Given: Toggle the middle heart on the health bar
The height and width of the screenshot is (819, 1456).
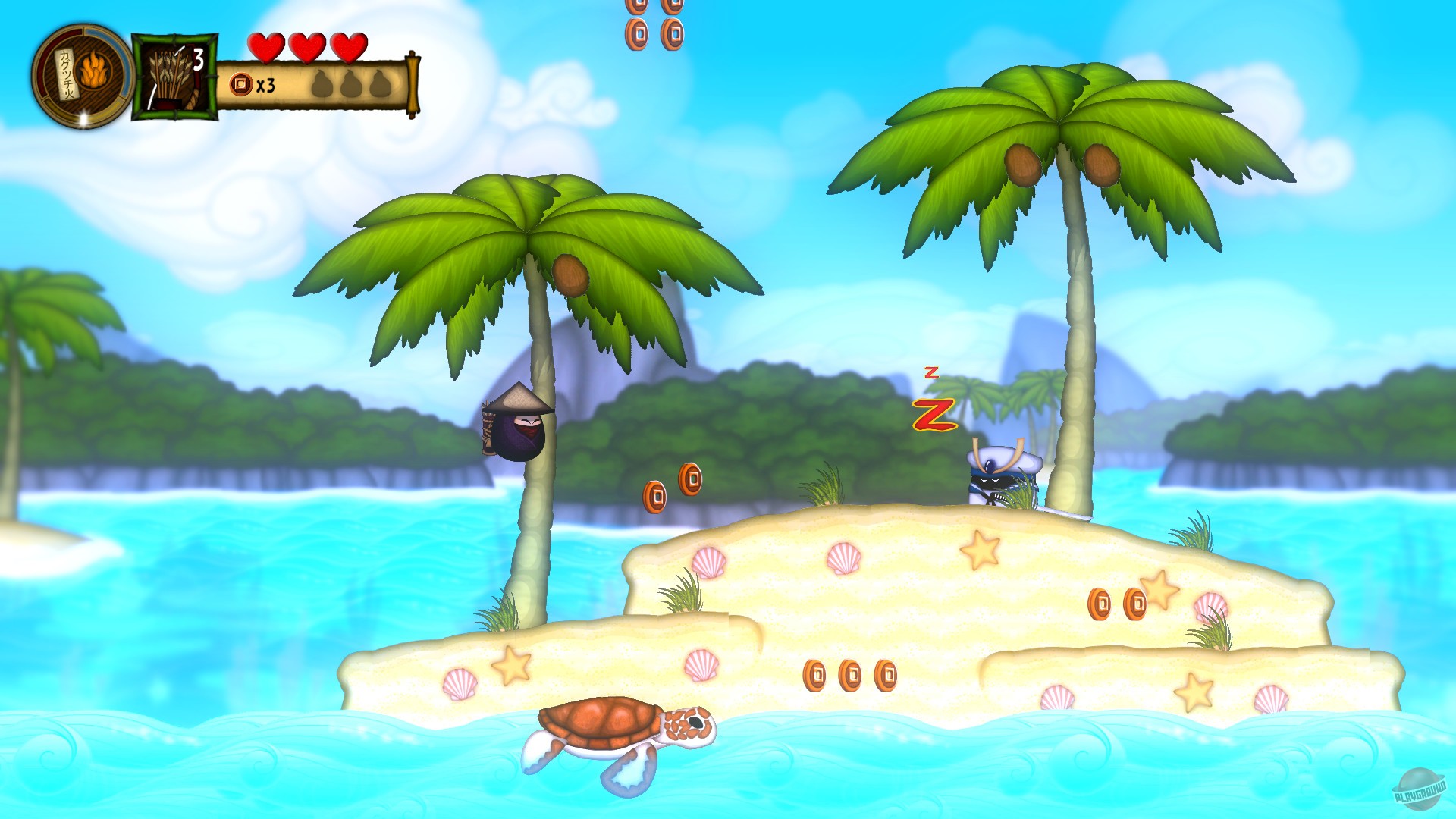Looking at the screenshot, I should [x=306, y=49].
